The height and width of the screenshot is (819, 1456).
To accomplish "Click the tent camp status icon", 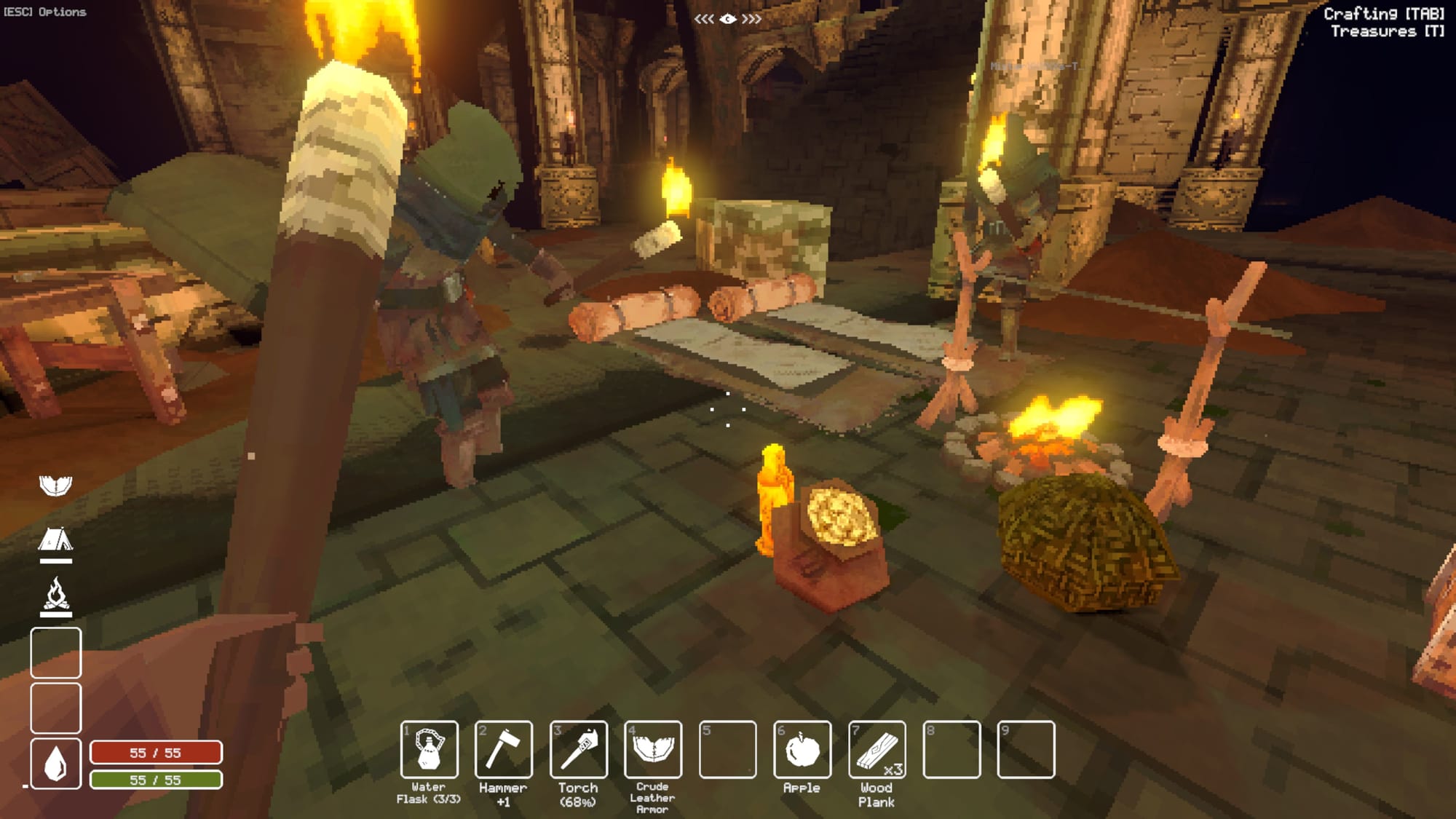I will pos(56,541).
